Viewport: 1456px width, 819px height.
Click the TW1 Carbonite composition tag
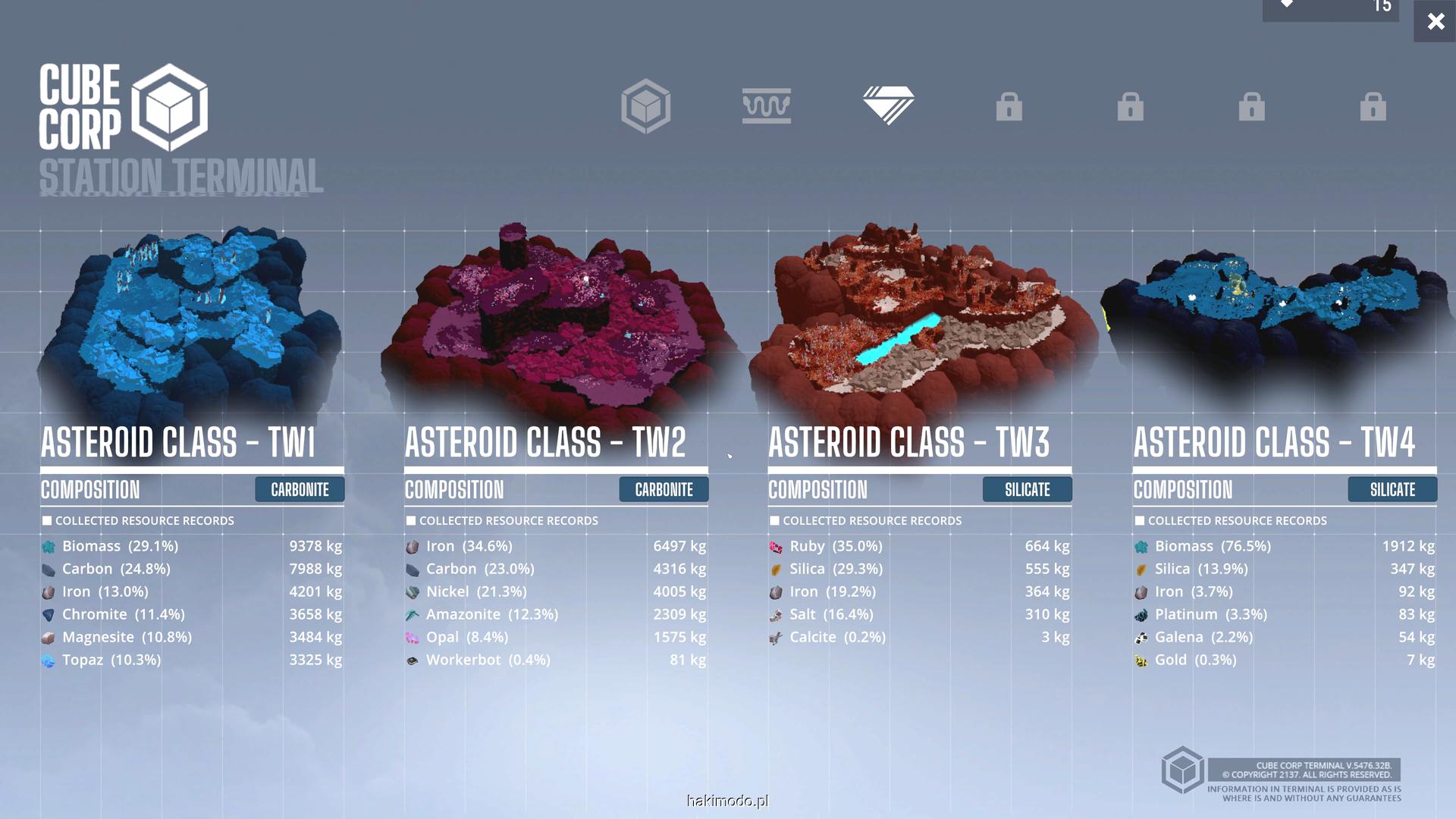coord(300,490)
